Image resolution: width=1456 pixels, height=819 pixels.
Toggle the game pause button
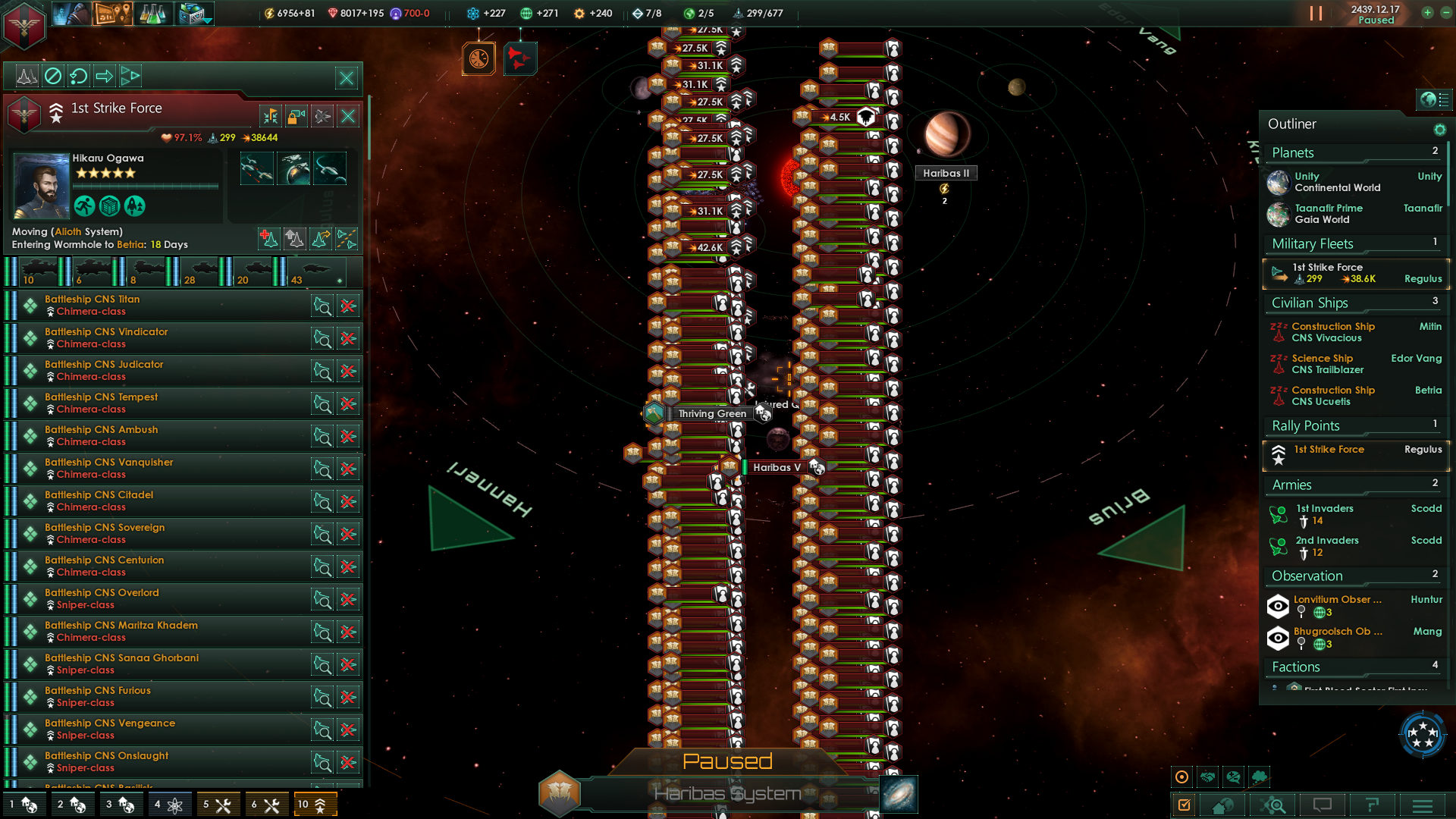pyautogui.click(x=1316, y=14)
